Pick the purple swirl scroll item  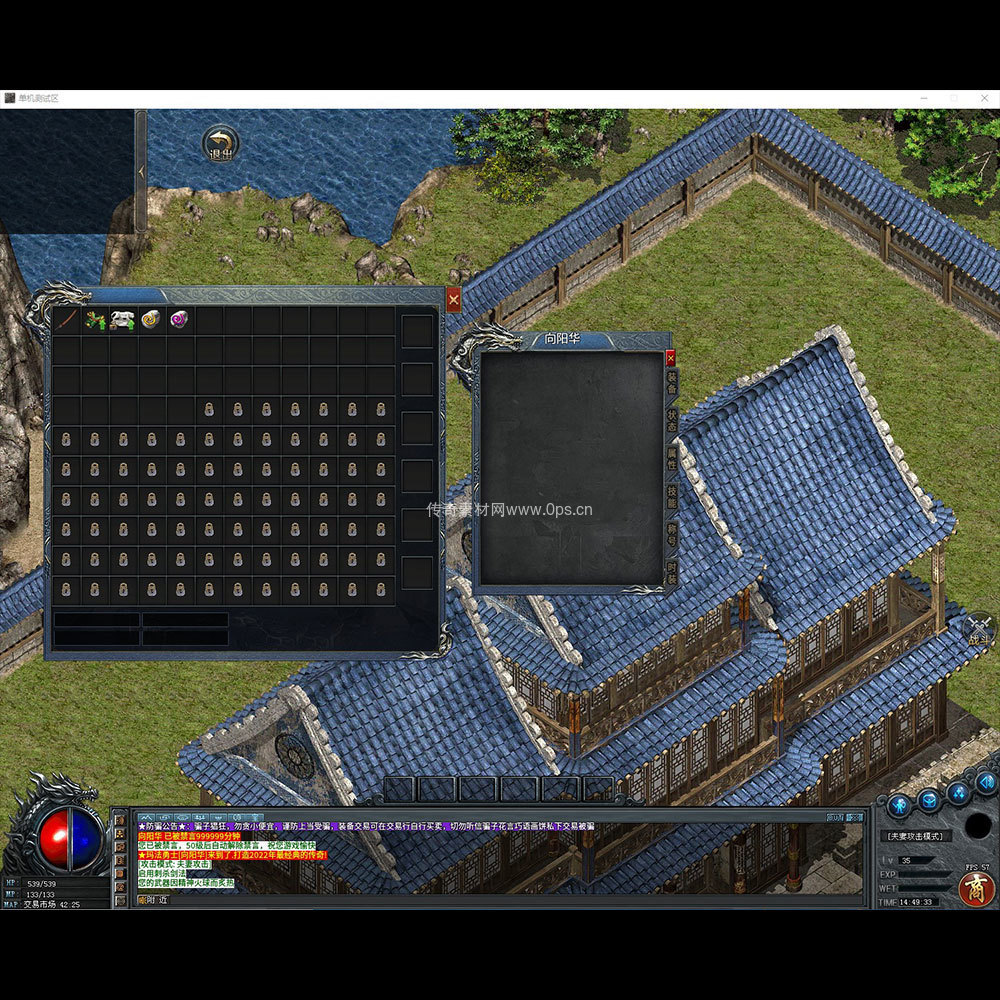coord(180,320)
